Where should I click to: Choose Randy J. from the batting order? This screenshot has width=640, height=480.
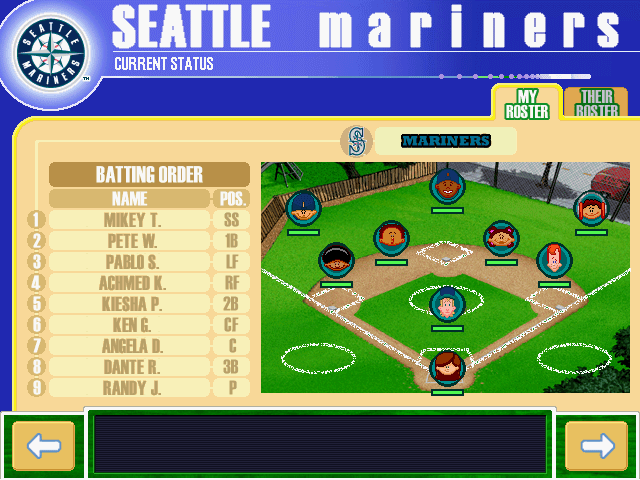click(130, 388)
